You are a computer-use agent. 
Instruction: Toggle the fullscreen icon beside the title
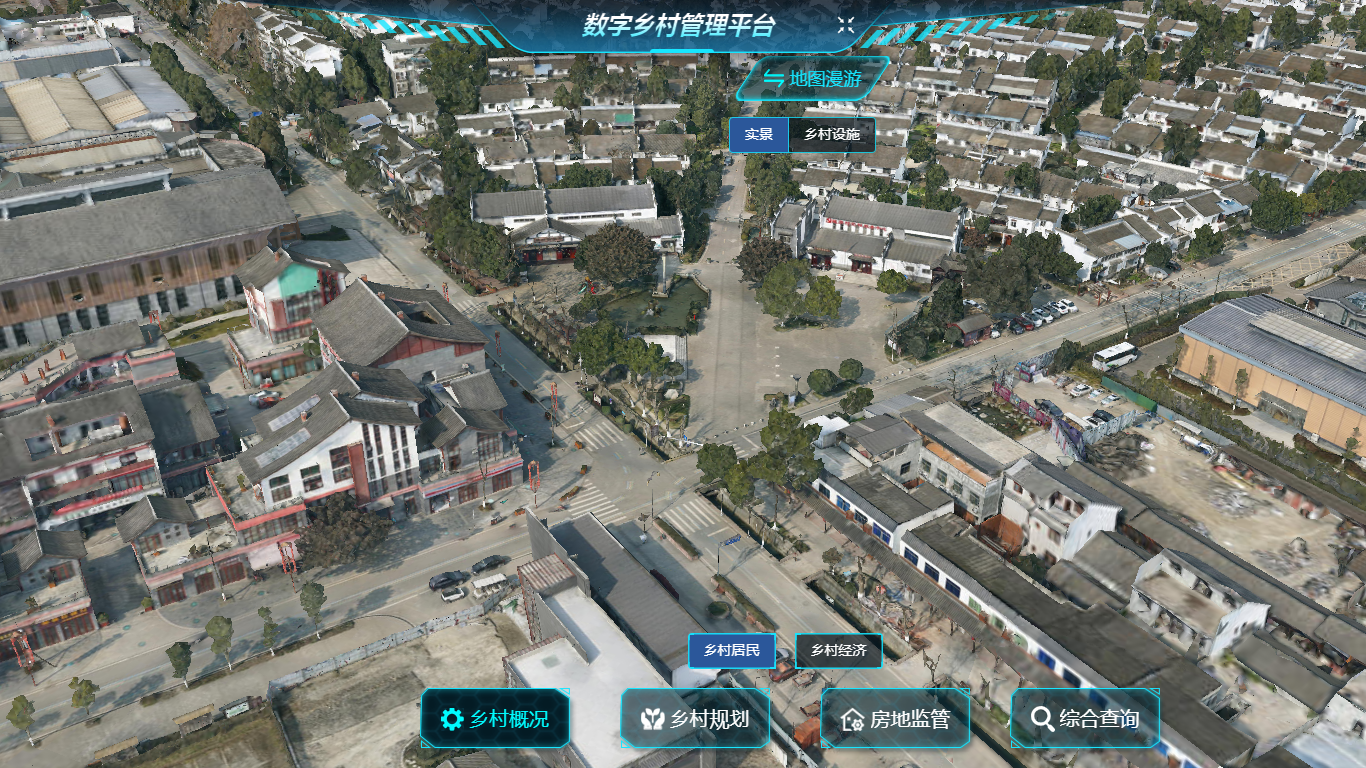pyautogui.click(x=846, y=26)
